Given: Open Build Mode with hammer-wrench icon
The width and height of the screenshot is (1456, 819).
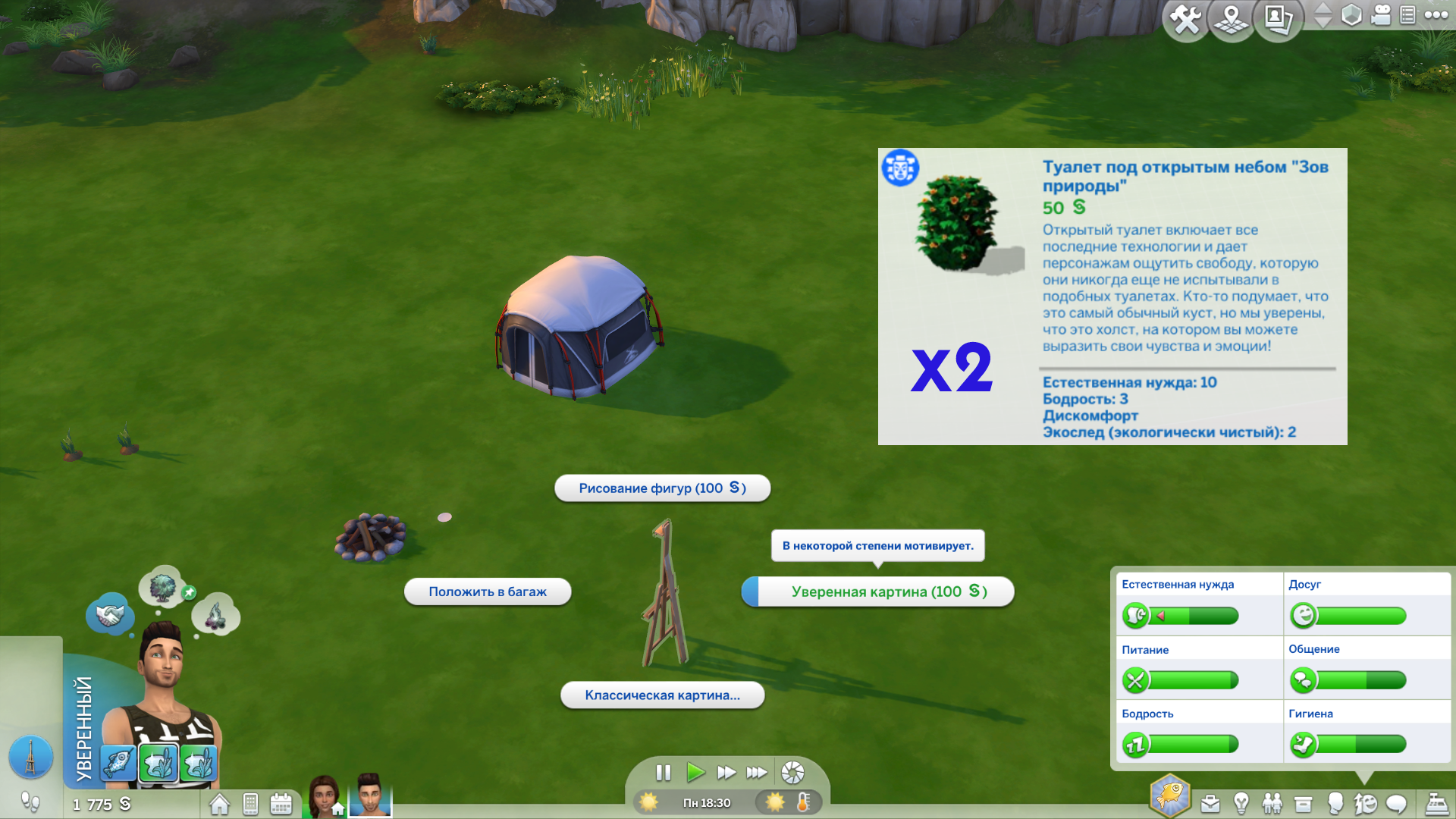Looking at the screenshot, I should tap(1185, 19).
